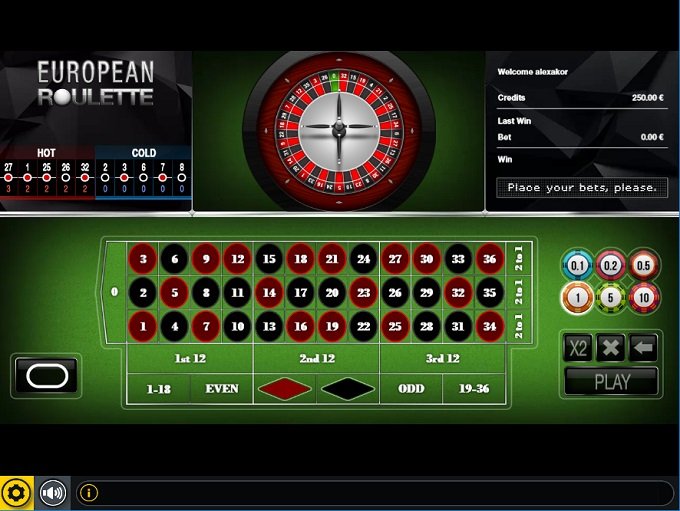This screenshot has width=680, height=511.
Task: Undo the last bet with the arrow button
Action: pos(643,348)
